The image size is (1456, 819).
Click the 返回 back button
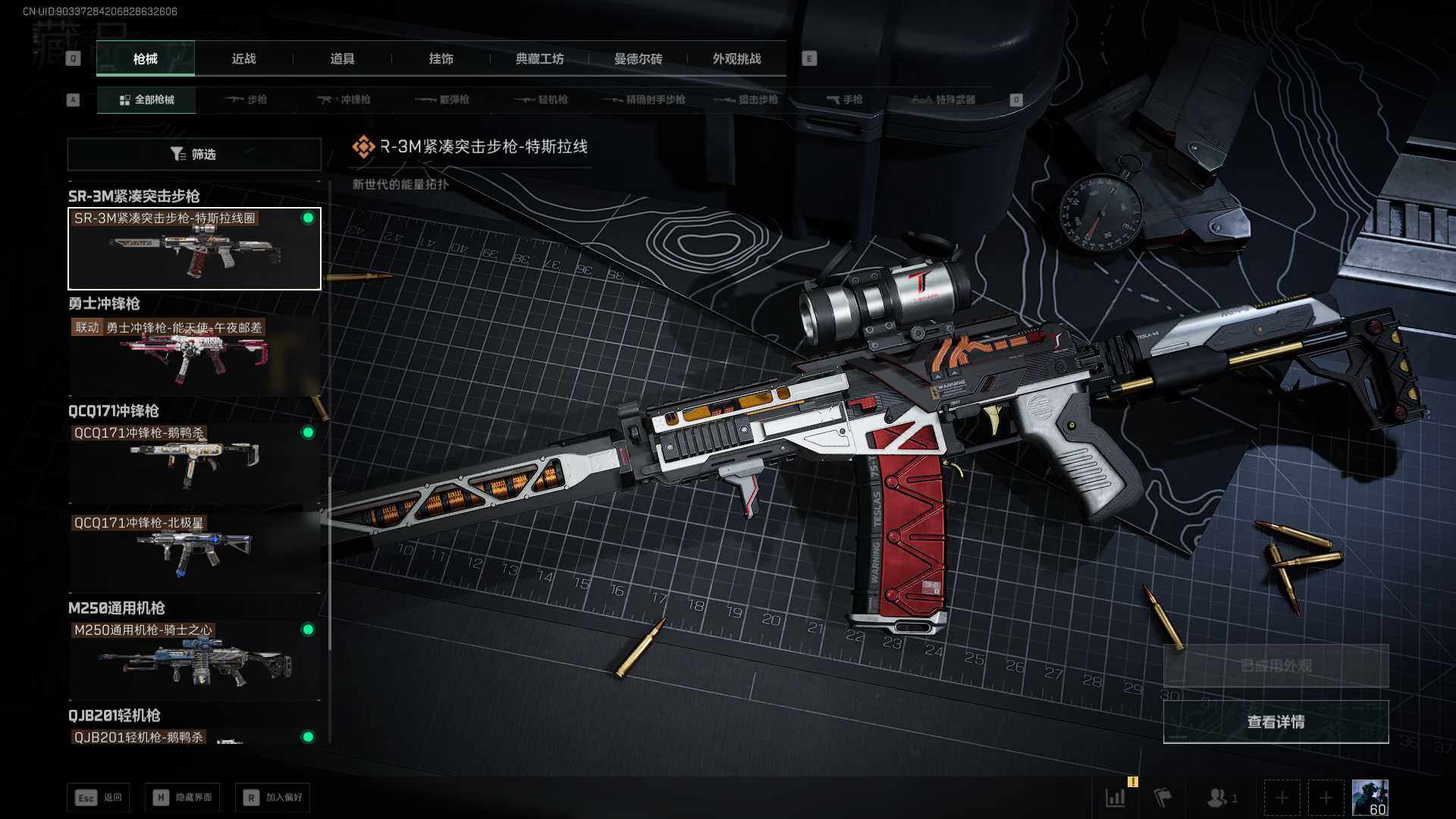(x=99, y=797)
